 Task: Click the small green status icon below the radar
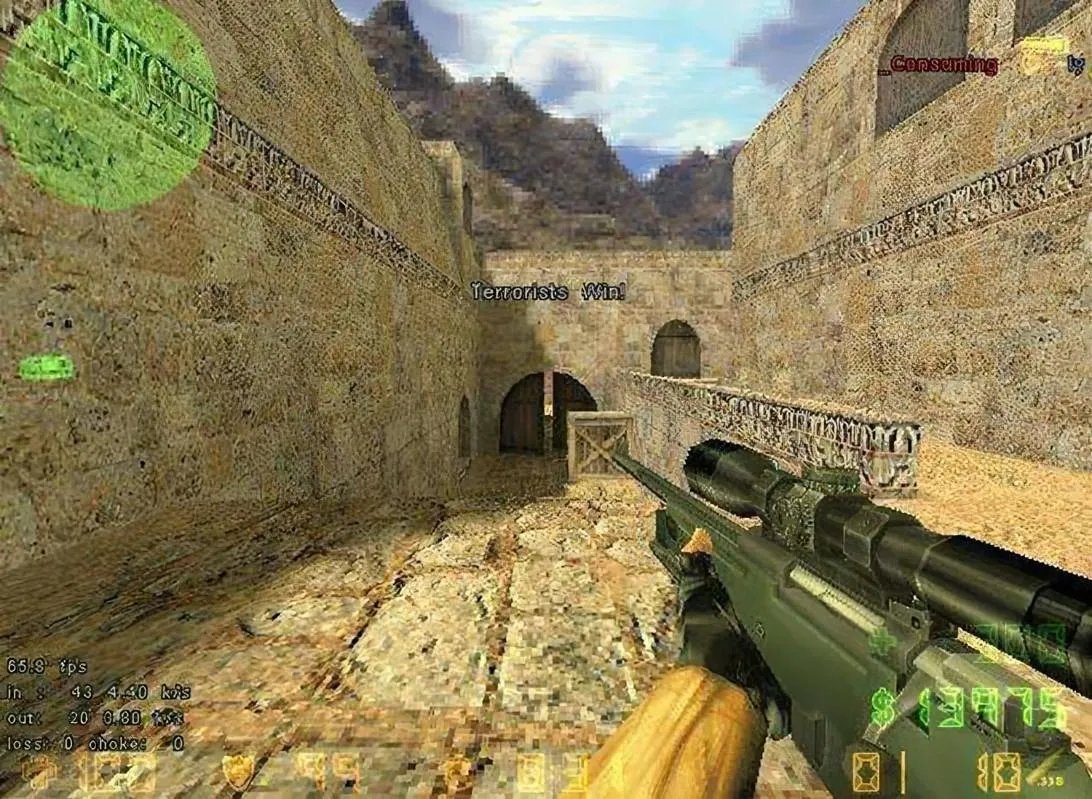coord(46,368)
